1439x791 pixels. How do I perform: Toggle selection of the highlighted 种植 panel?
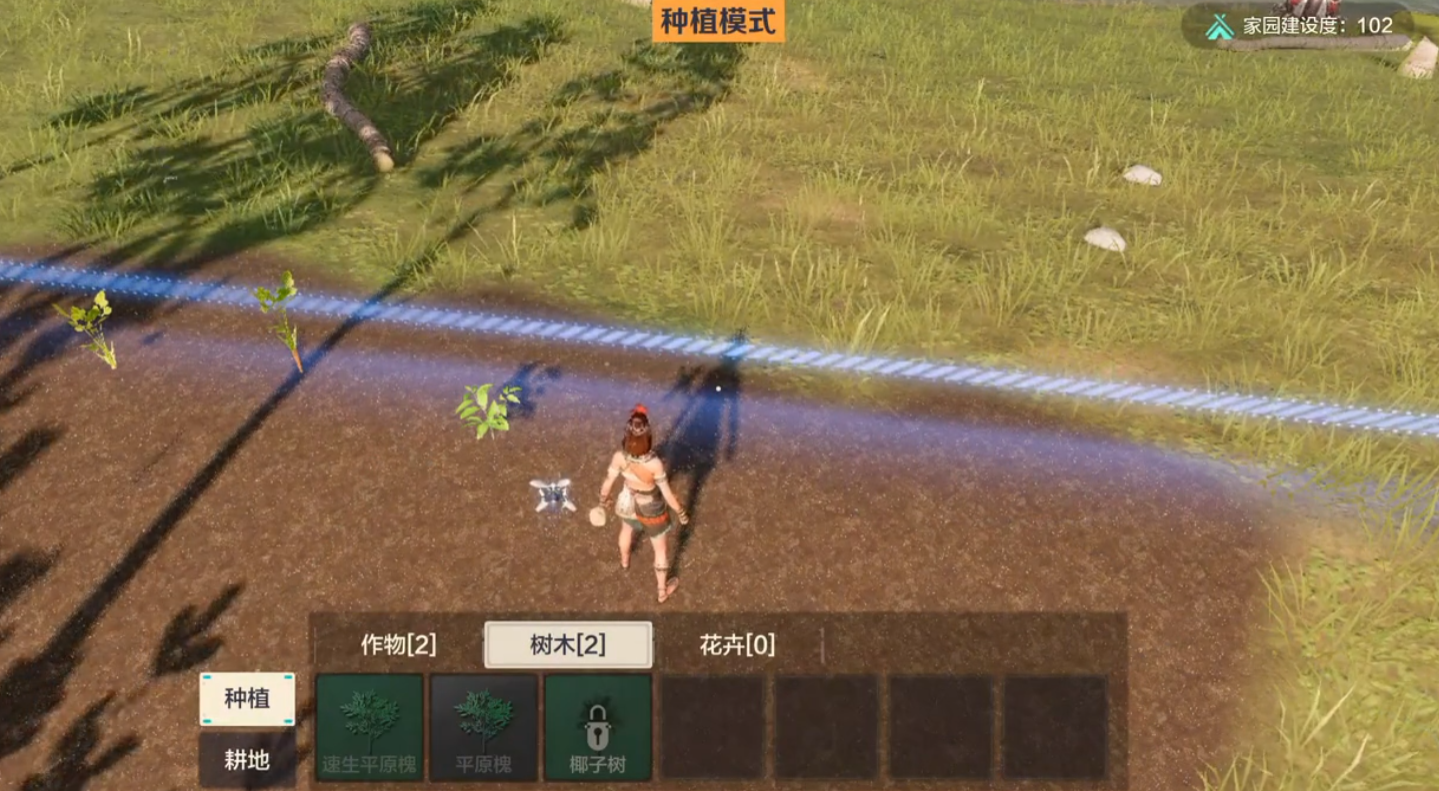[247, 700]
